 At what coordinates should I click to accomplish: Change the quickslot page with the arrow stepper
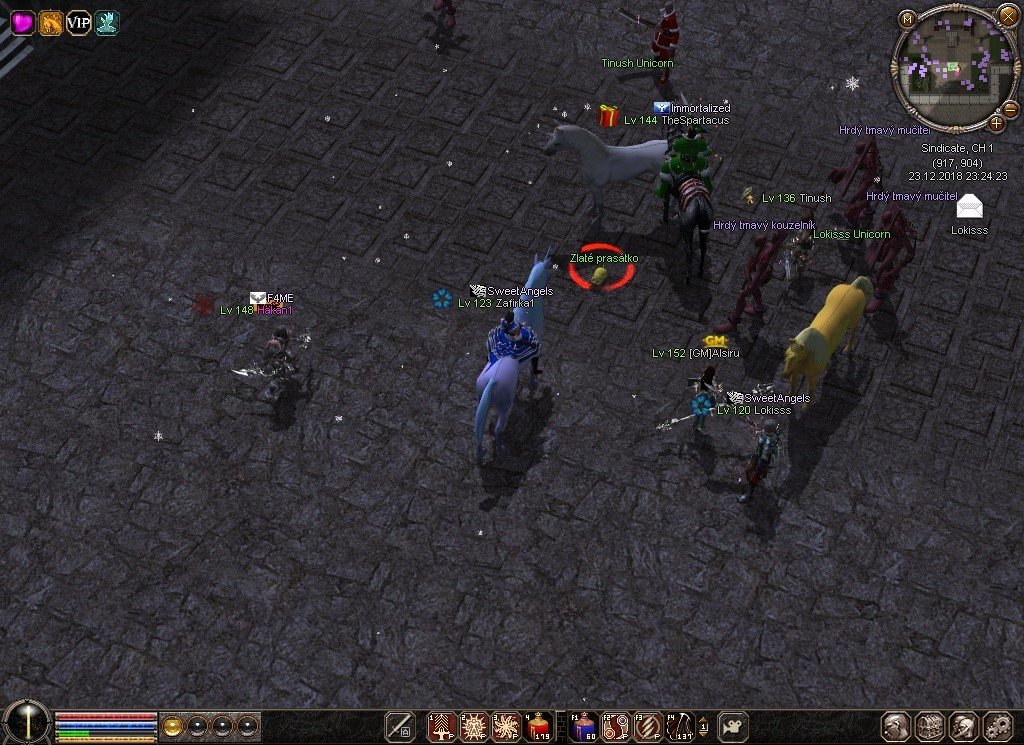(x=704, y=726)
